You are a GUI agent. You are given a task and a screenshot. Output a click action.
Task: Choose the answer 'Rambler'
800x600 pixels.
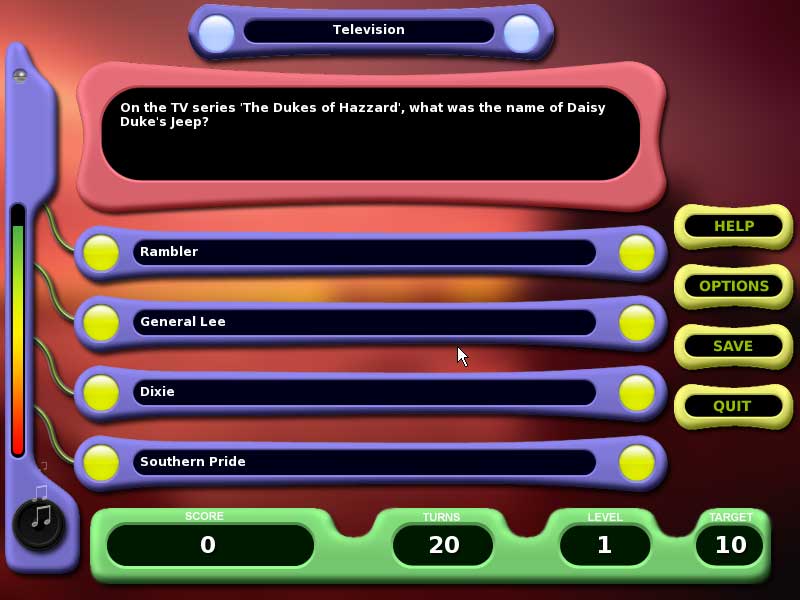point(364,252)
